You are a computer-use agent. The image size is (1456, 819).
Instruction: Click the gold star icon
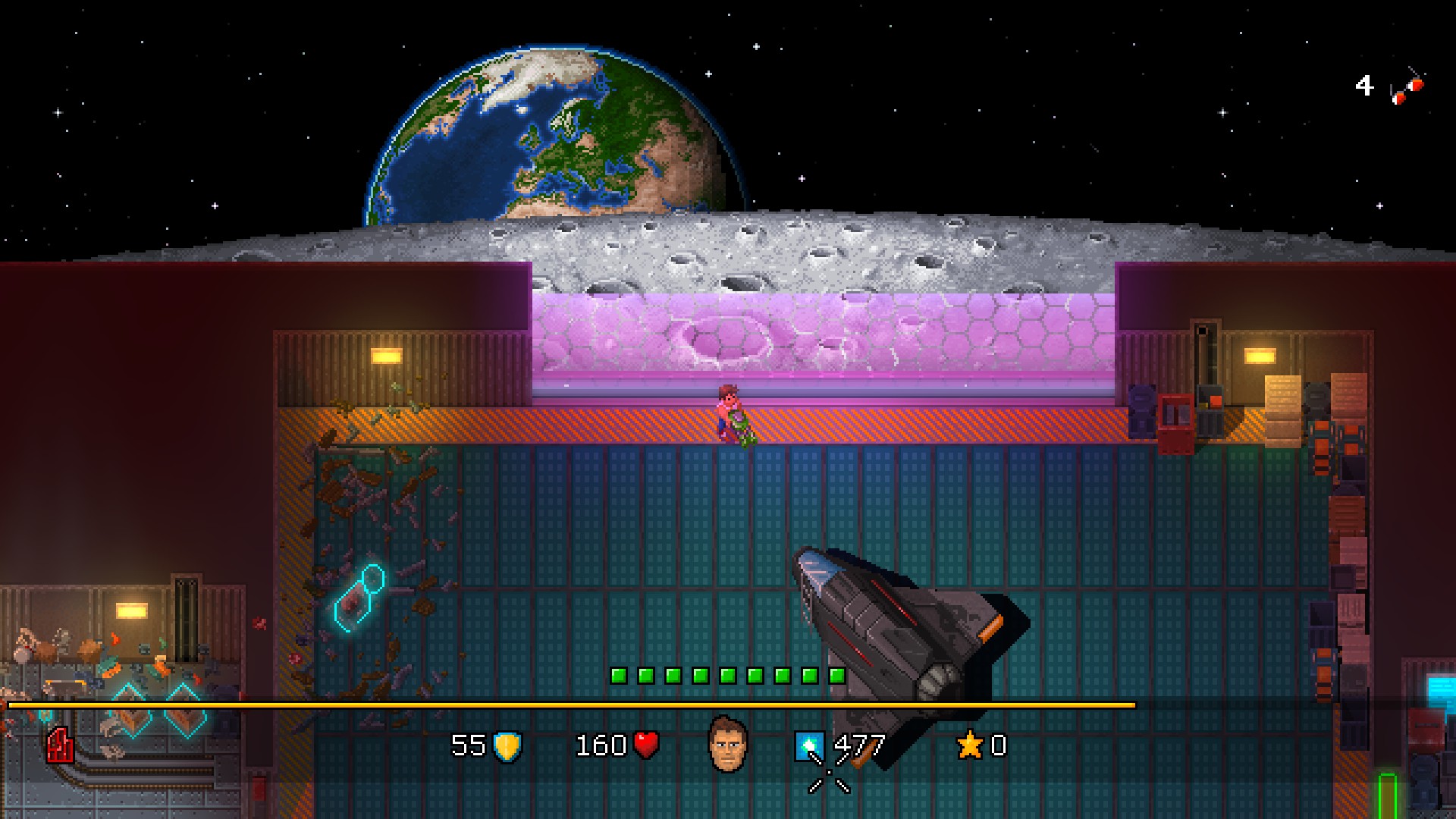[970, 745]
